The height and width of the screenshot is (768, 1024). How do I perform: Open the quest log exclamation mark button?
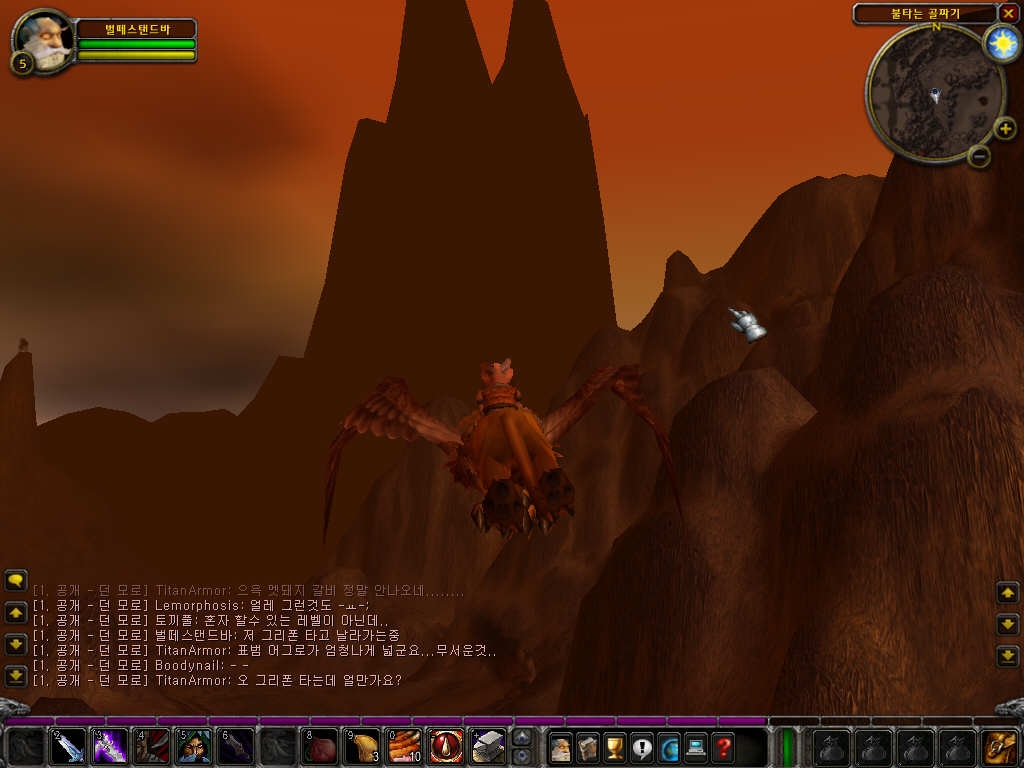(x=642, y=747)
